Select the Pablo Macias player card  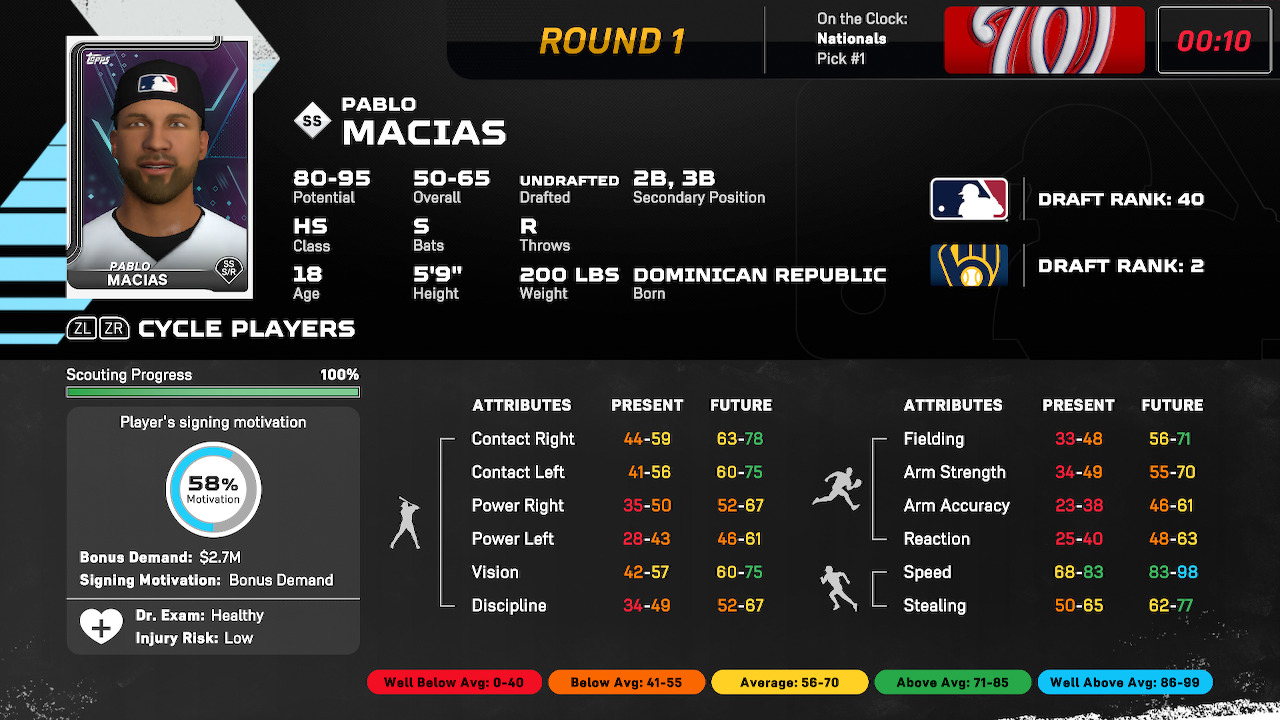point(159,167)
